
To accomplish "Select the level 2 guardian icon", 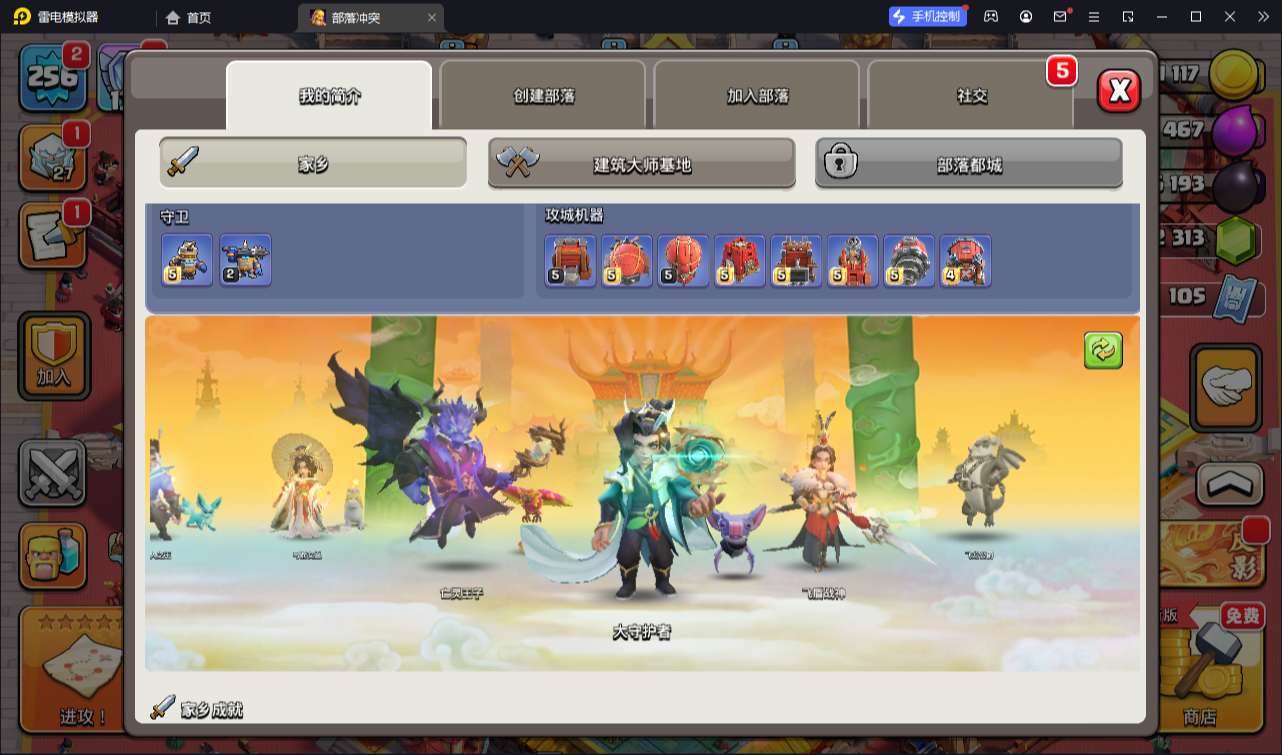I will click(245, 261).
